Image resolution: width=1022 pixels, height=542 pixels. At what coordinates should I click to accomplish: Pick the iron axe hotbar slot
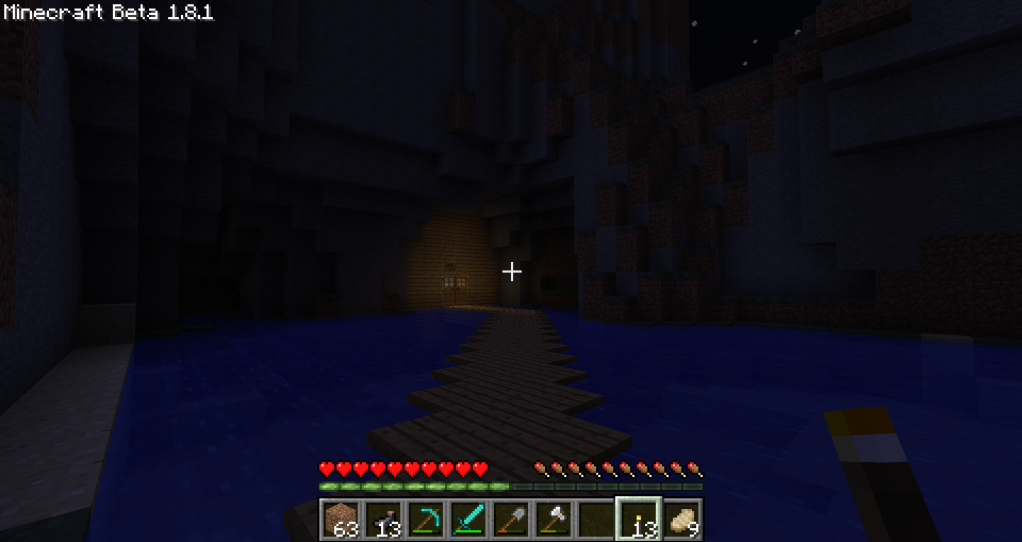pos(554,520)
